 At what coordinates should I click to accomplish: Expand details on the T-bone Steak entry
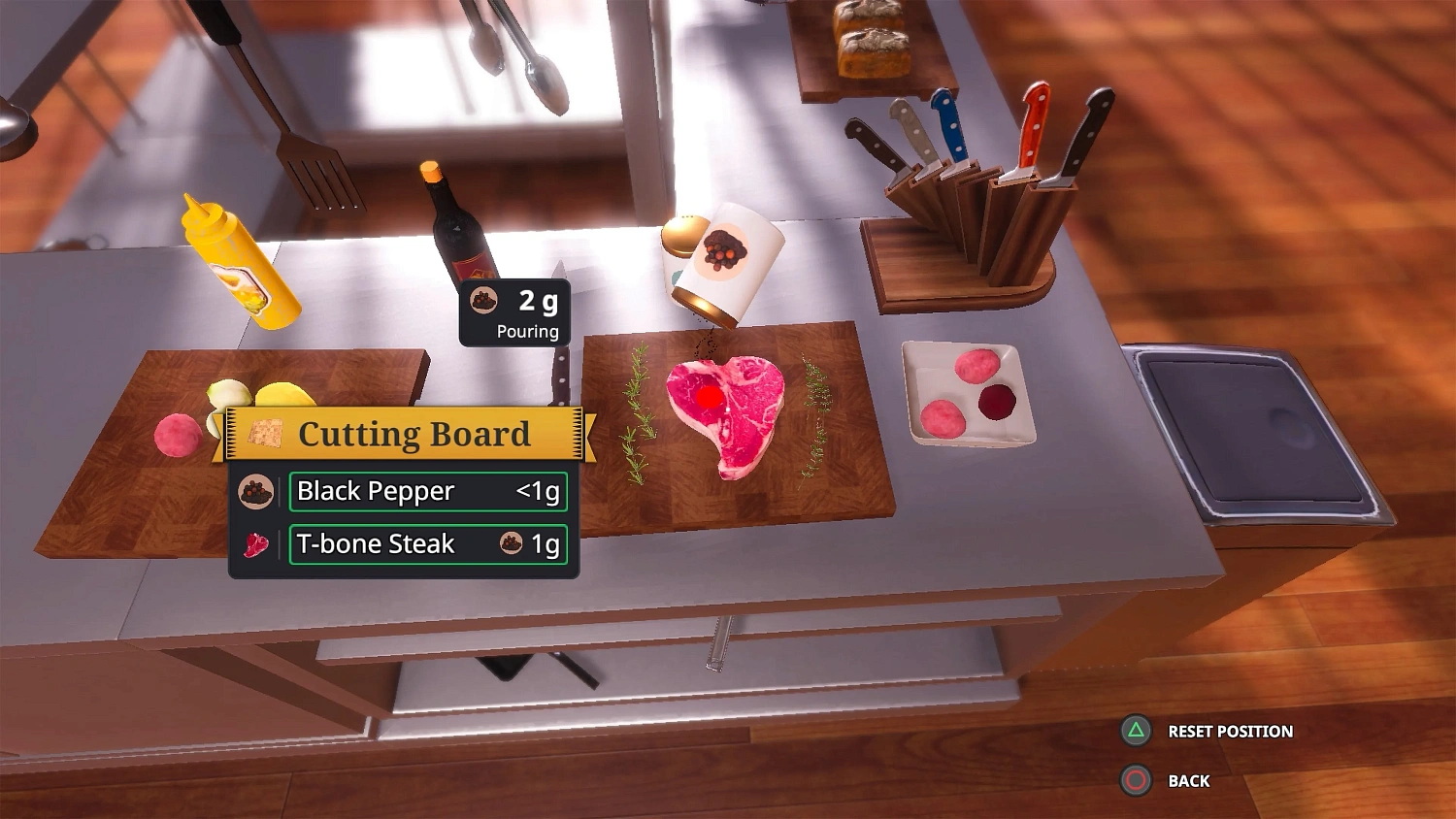[x=427, y=543]
